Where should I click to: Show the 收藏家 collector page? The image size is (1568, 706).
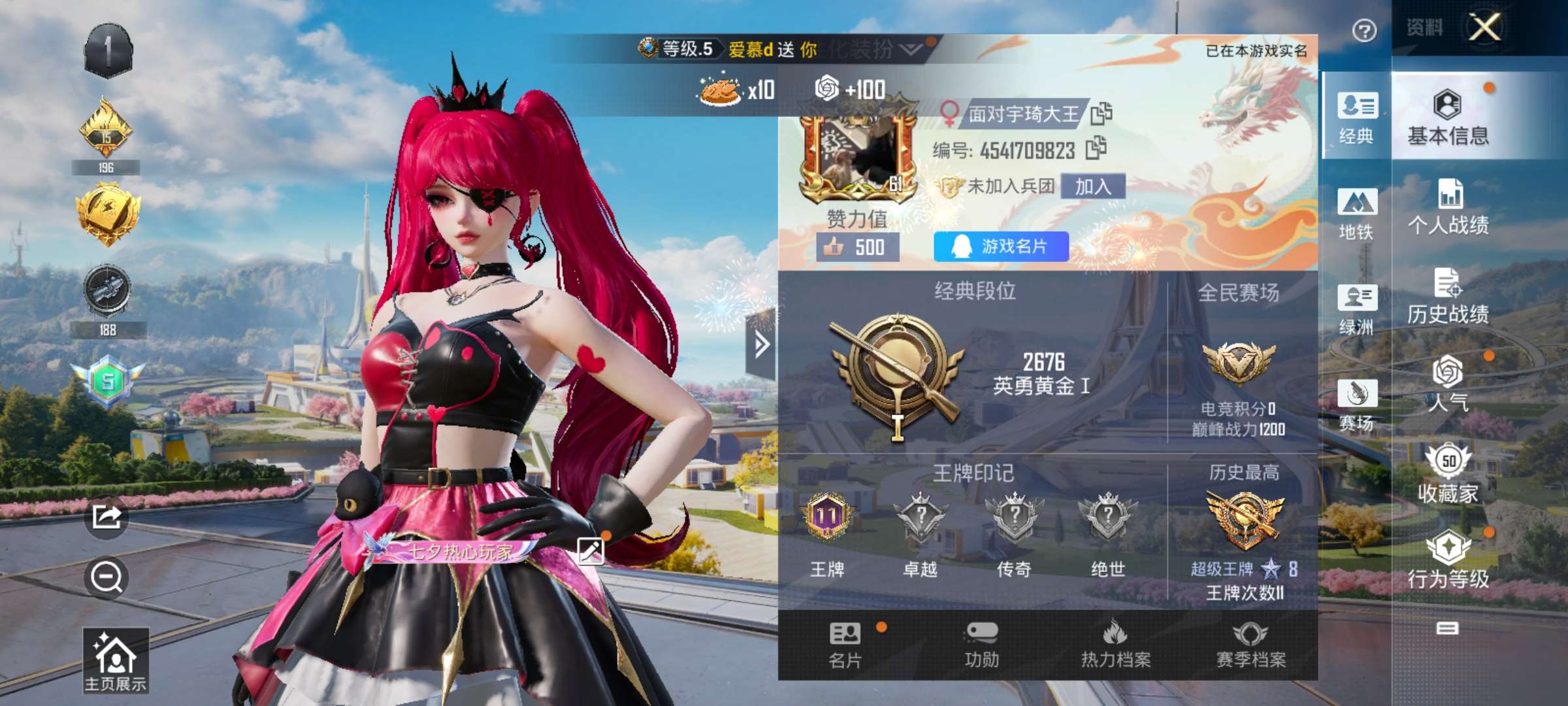[1448, 474]
